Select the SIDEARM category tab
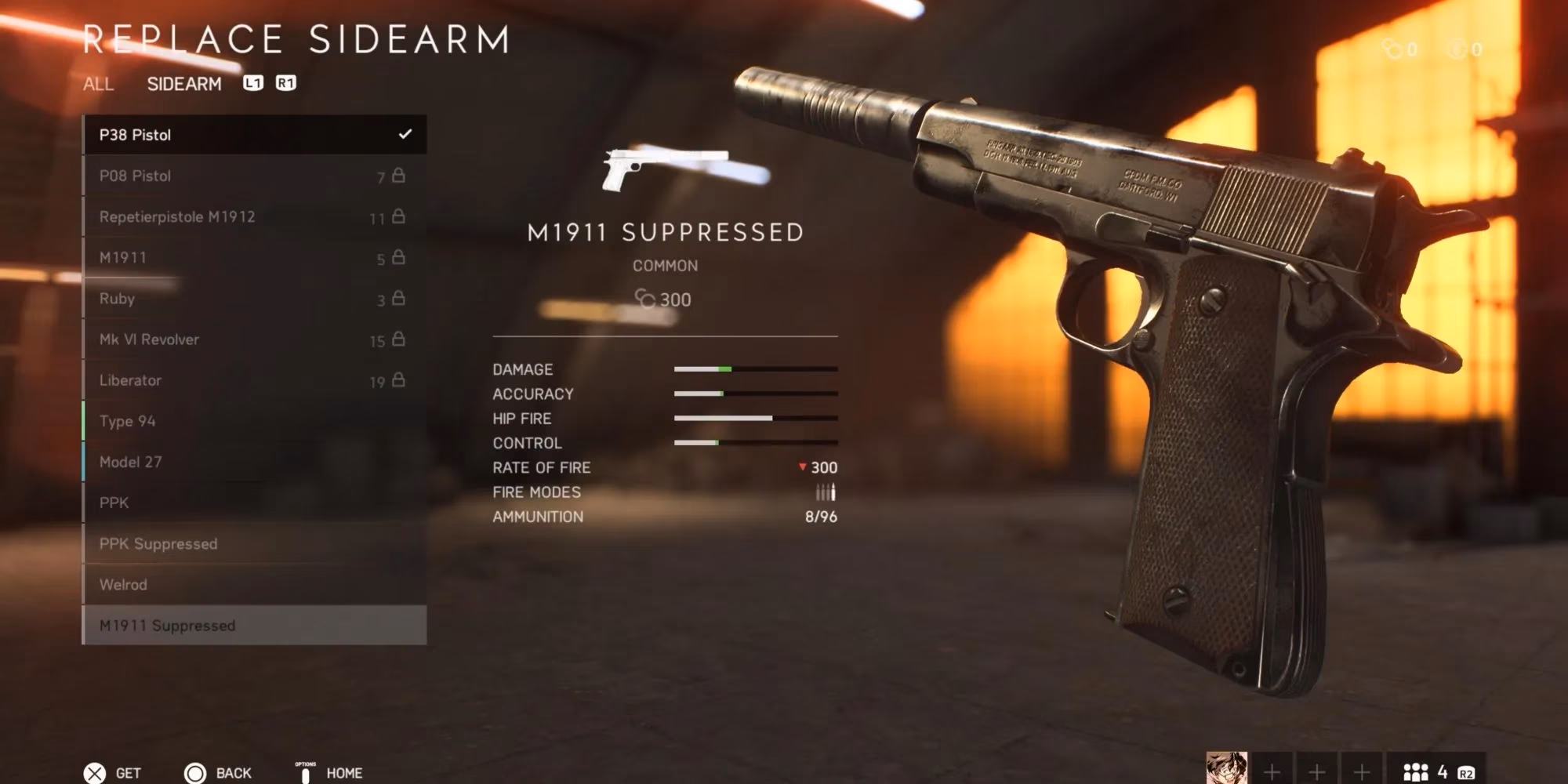This screenshot has height=784, width=1568. pyautogui.click(x=185, y=84)
